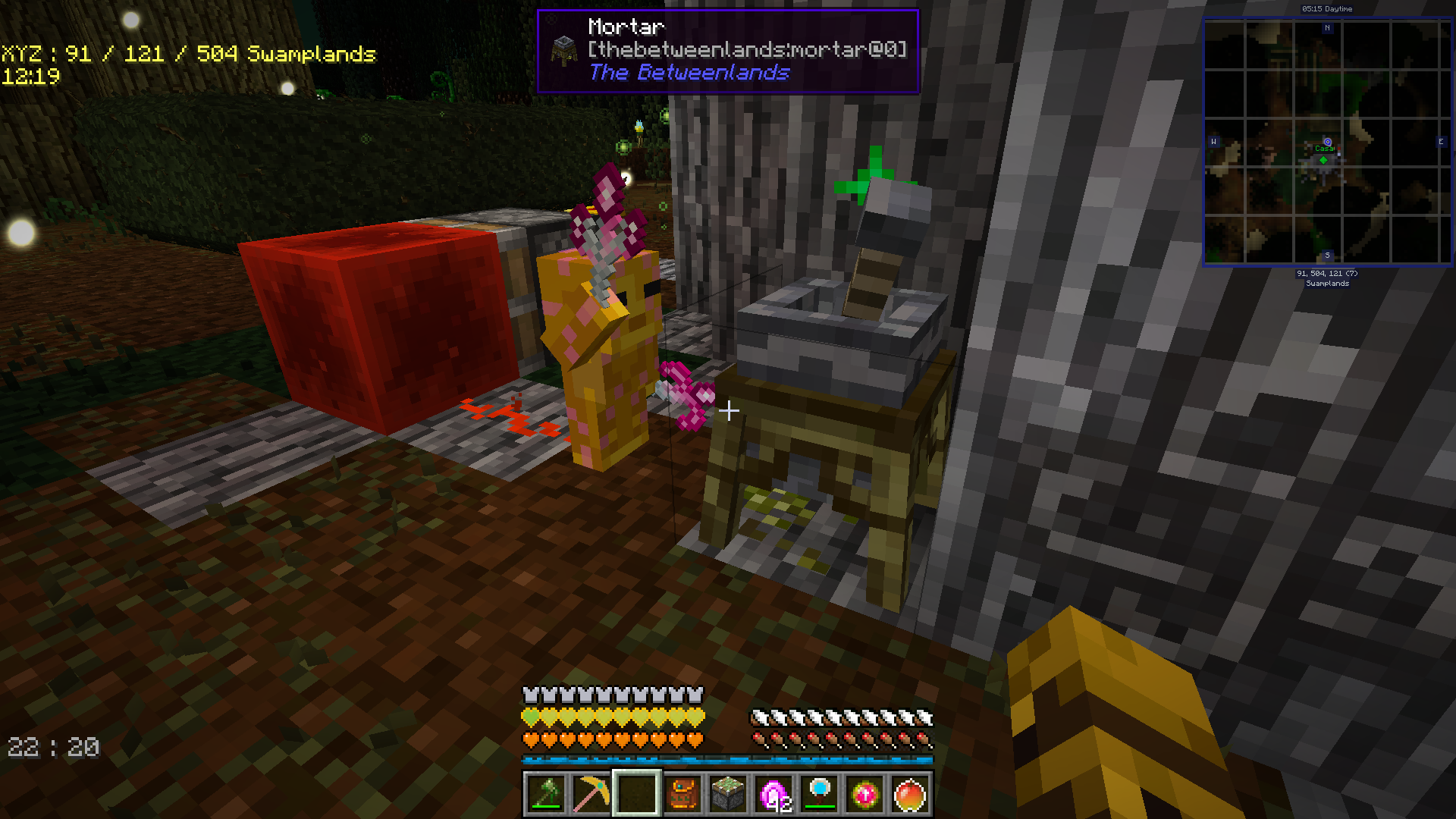1456x819 pixels.
Task: Click the N compass indicator on the minimap
Action: pos(1327,27)
